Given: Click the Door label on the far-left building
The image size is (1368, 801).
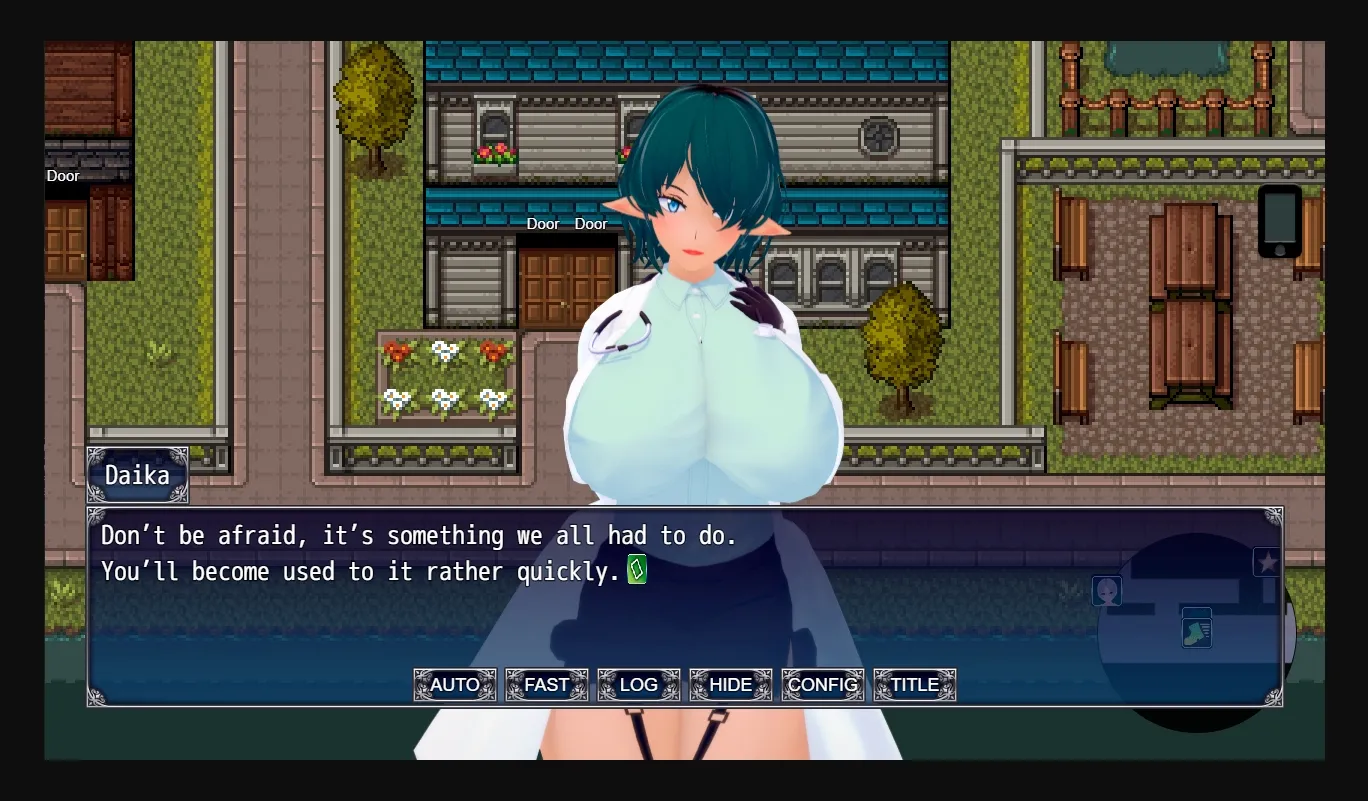Looking at the screenshot, I should pyautogui.click(x=63, y=175).
